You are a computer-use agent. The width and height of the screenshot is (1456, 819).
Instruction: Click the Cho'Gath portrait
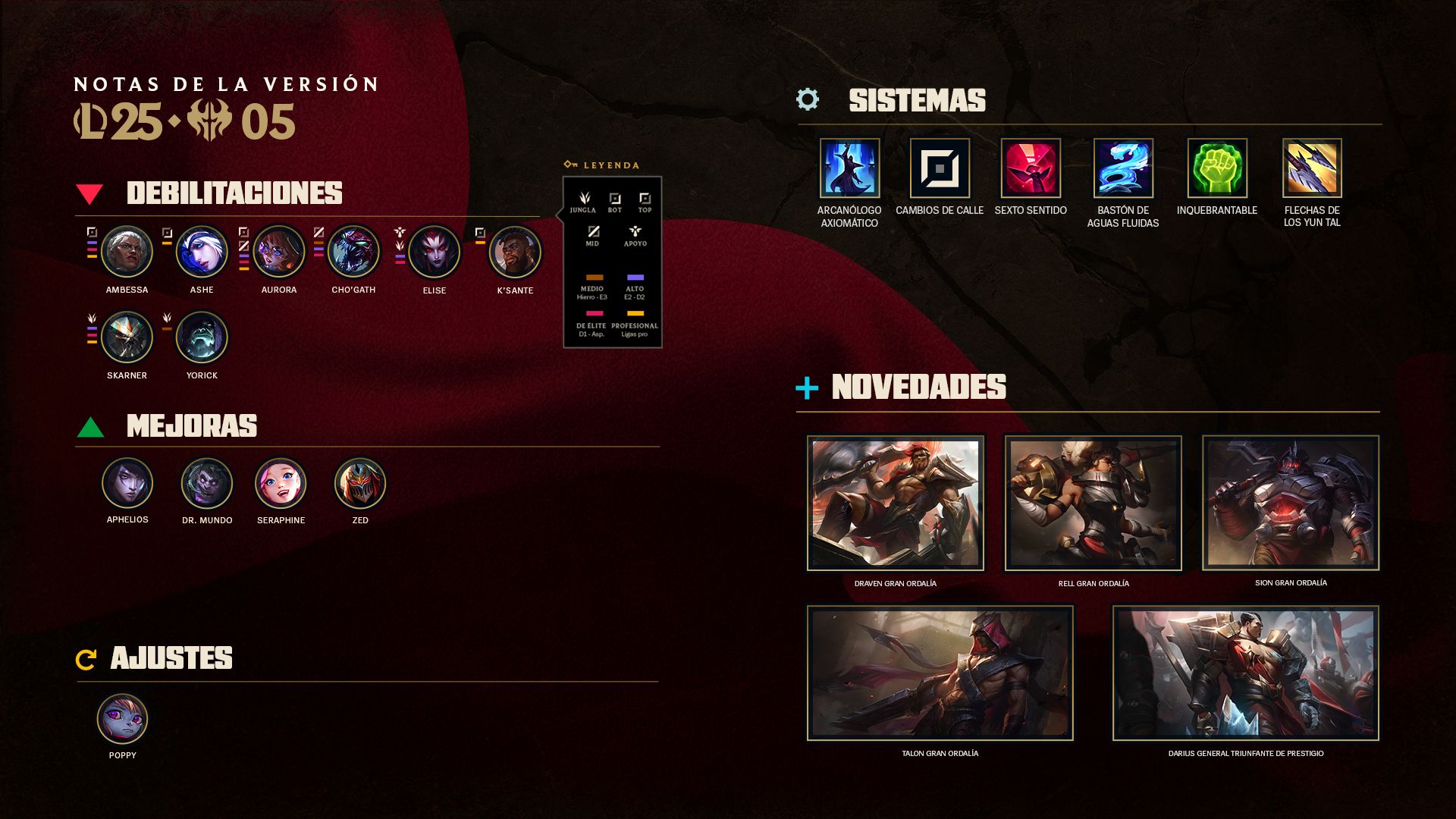353,252
